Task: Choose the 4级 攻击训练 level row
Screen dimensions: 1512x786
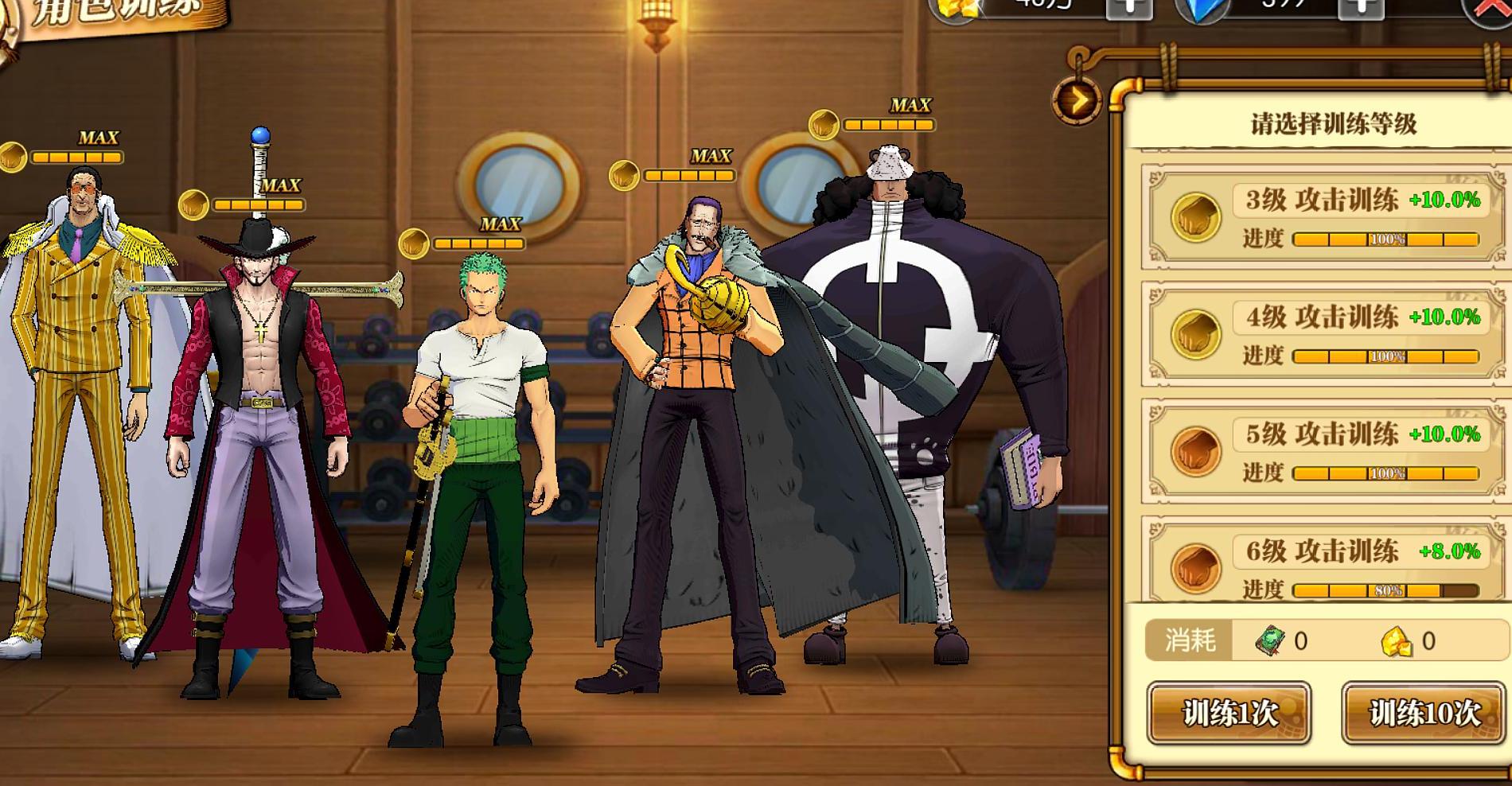Action: click(1325, 334)
